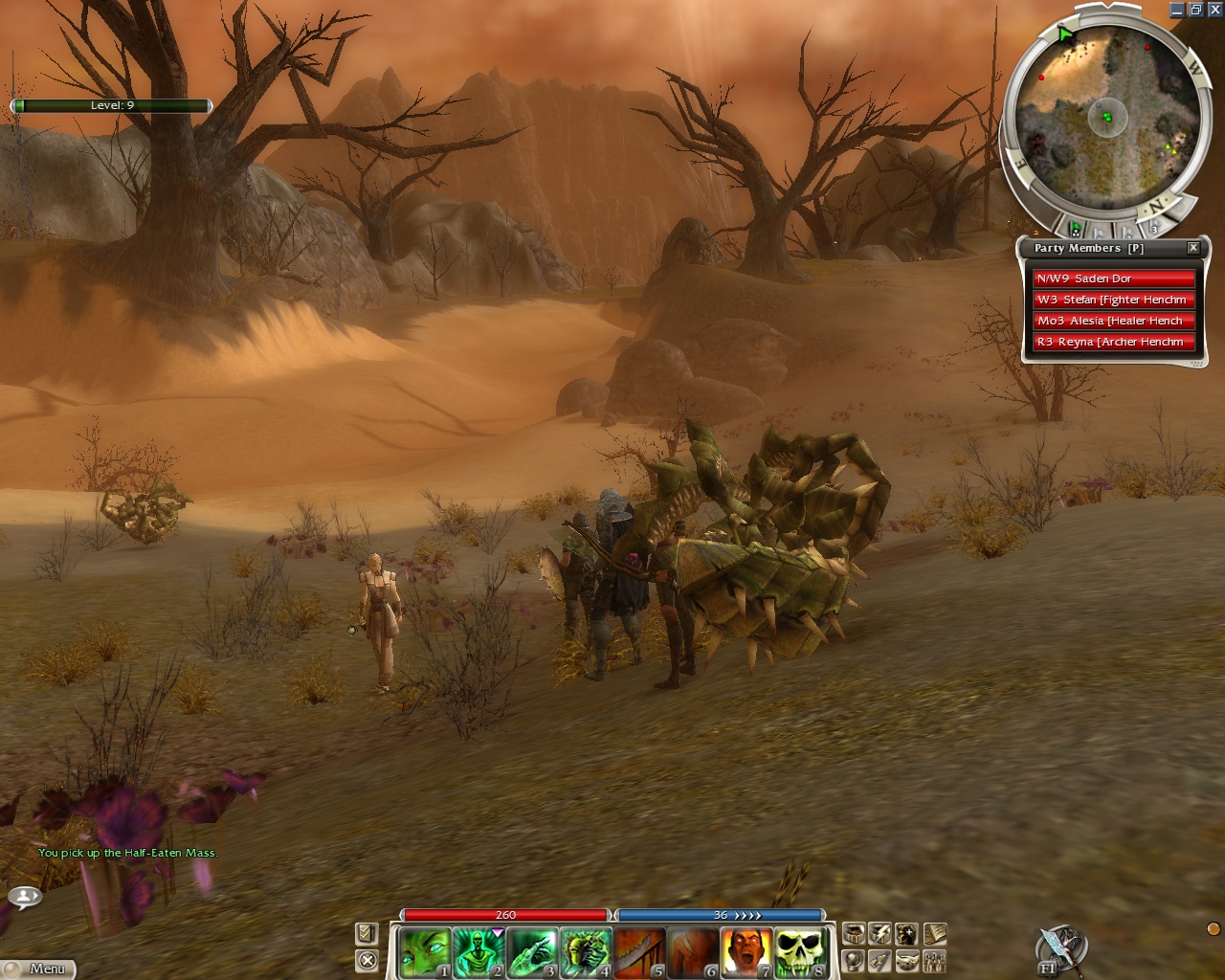The image size is (1225, 980).
Task: Select henchman Stefan in party list
Action: 1114,300
